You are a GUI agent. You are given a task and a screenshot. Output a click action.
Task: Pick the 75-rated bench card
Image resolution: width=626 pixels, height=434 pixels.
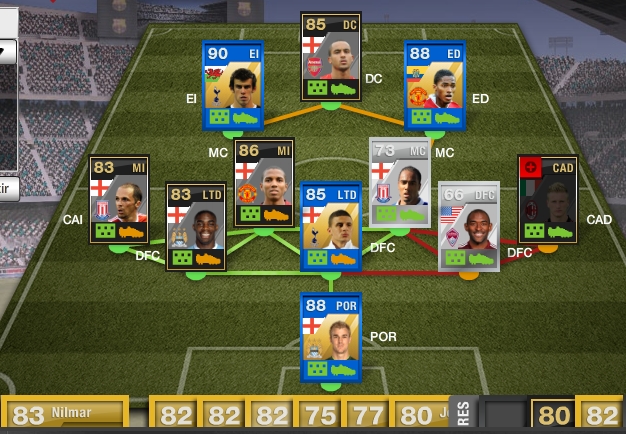point(318,414)
